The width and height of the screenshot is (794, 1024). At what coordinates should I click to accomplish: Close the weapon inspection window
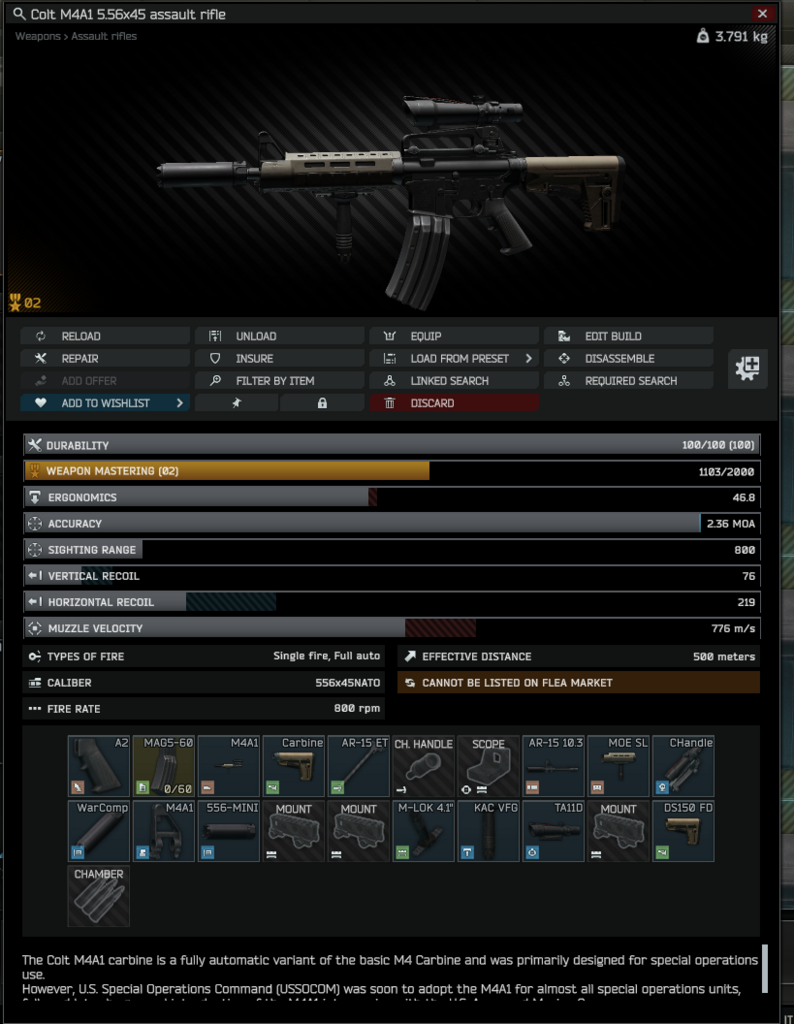pyautogui.click(x=763, y=14)
